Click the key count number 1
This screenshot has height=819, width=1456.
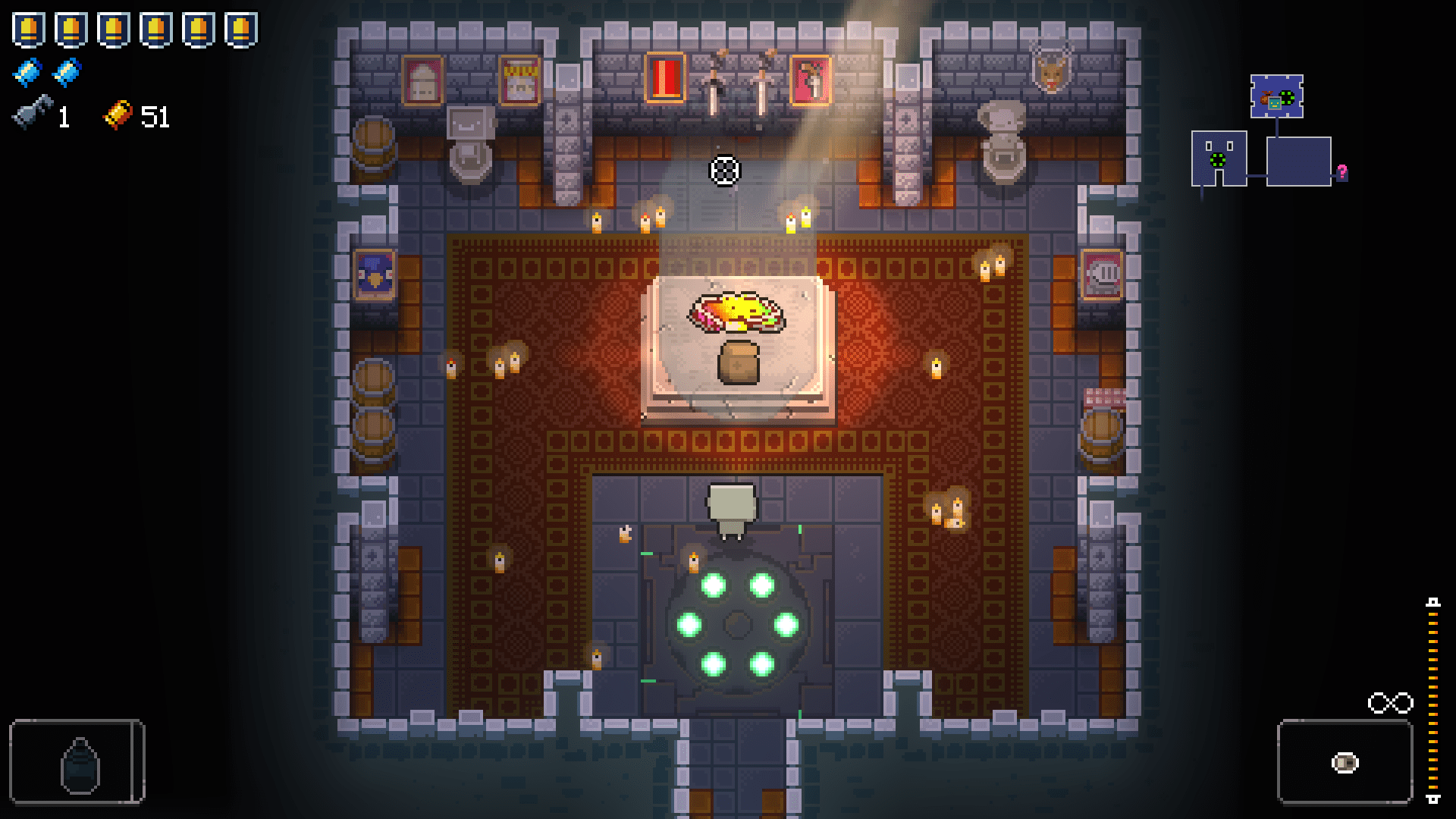(x=62, y=115)
